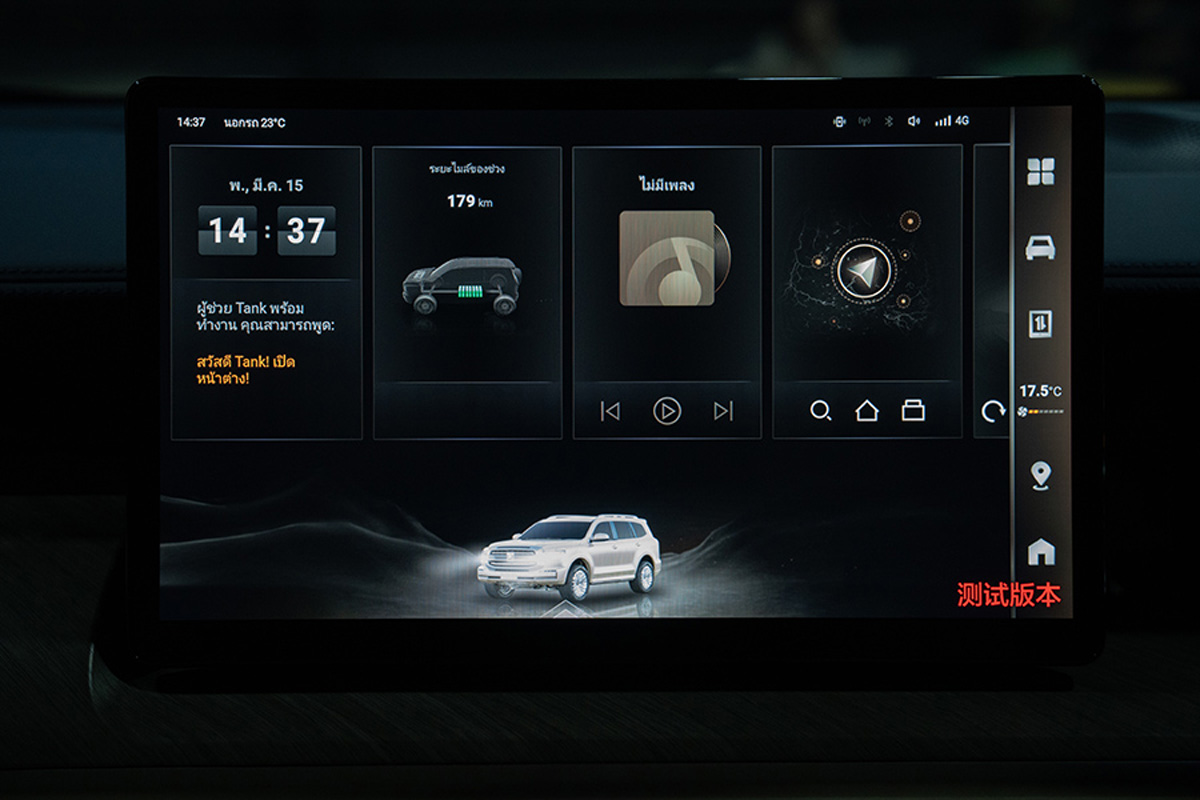Viewport: 1200px width, 800px height.
Task: Open navigation search magnifier
Action: [820, 411]
